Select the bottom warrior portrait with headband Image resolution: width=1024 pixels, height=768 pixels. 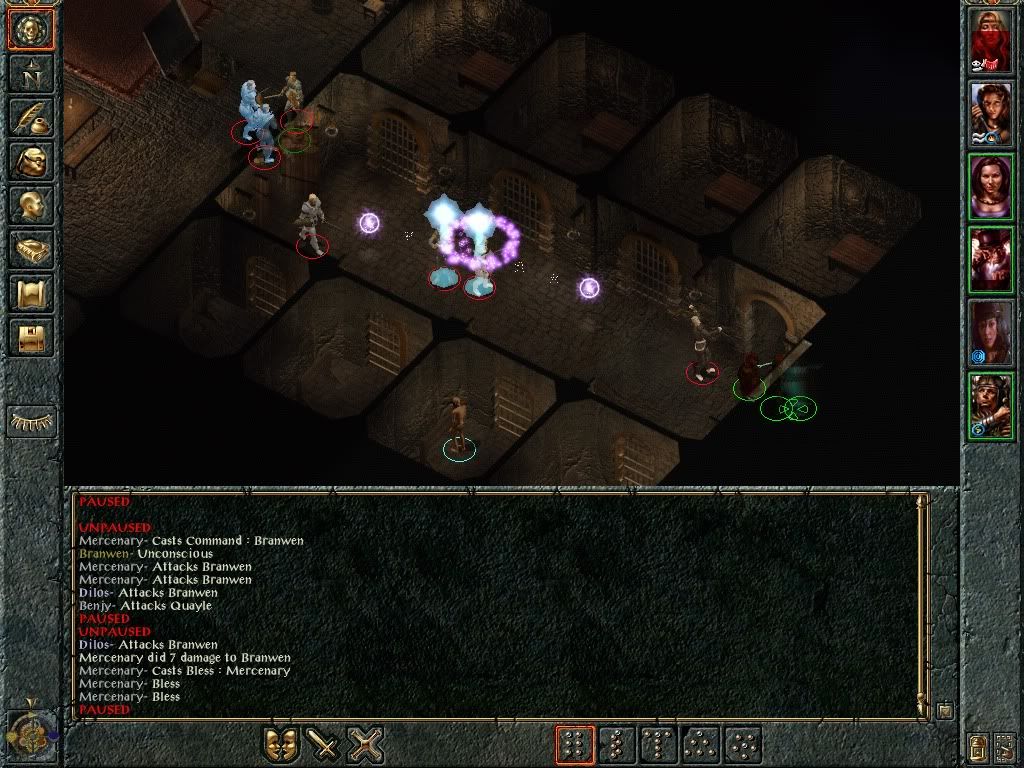pos(991,405)
